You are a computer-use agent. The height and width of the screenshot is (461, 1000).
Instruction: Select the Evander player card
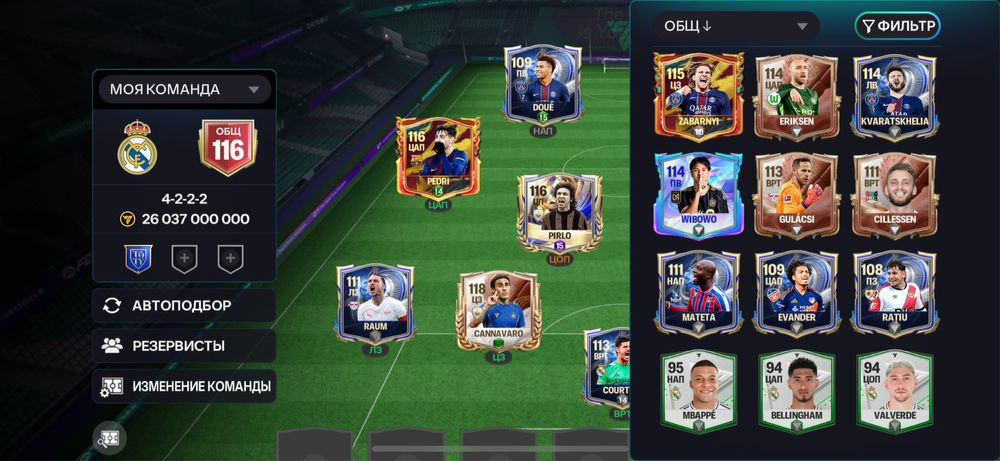tap(796, 290)
